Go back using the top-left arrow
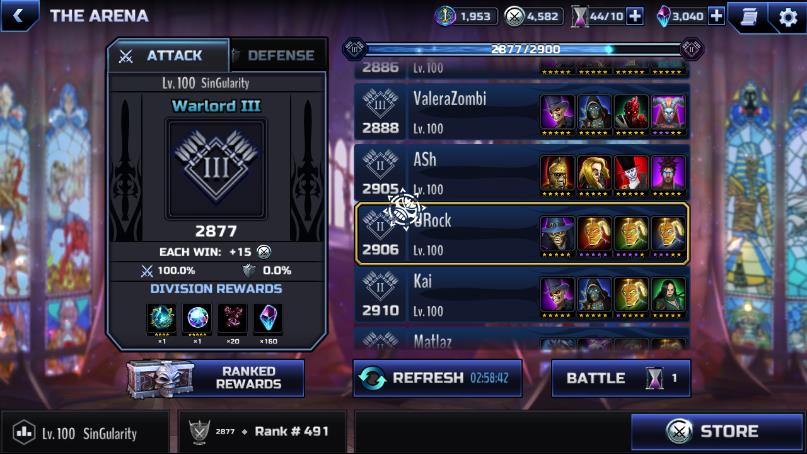This screenshot has height=454, width=807. [x=19, y=15]
